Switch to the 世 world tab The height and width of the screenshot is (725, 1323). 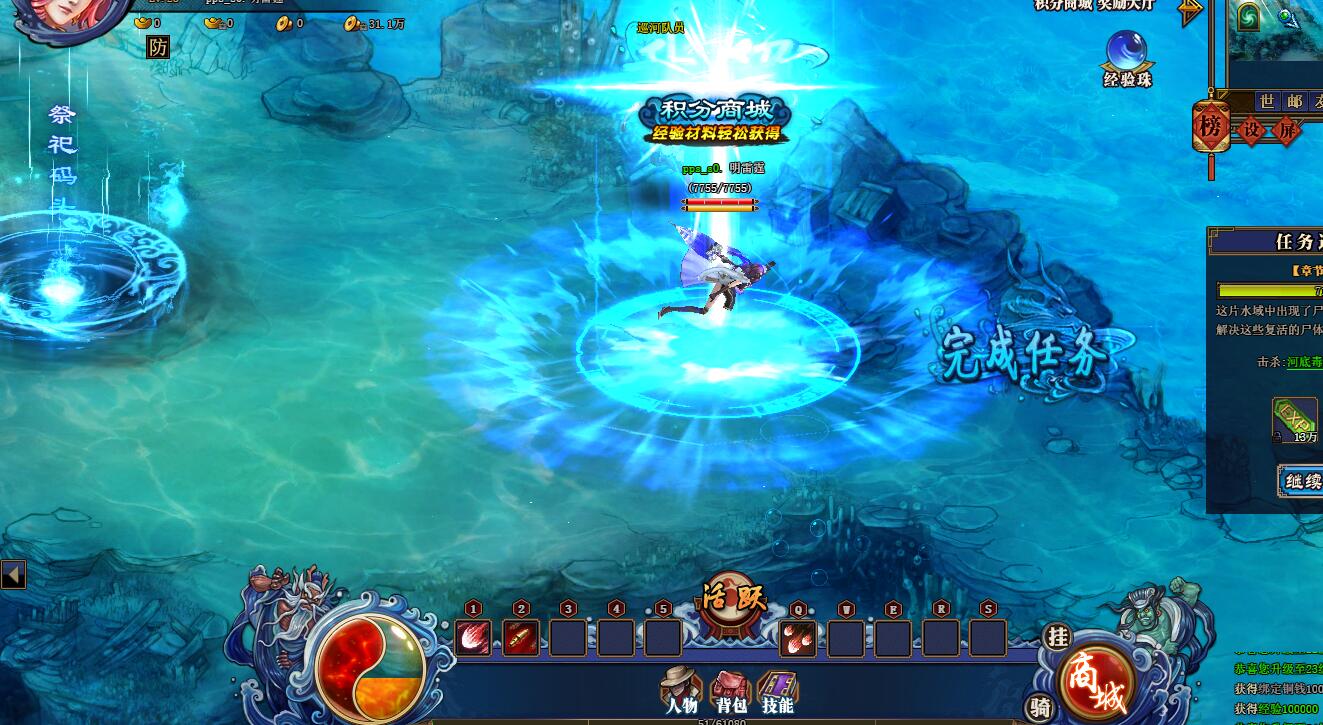[1267, 101]
